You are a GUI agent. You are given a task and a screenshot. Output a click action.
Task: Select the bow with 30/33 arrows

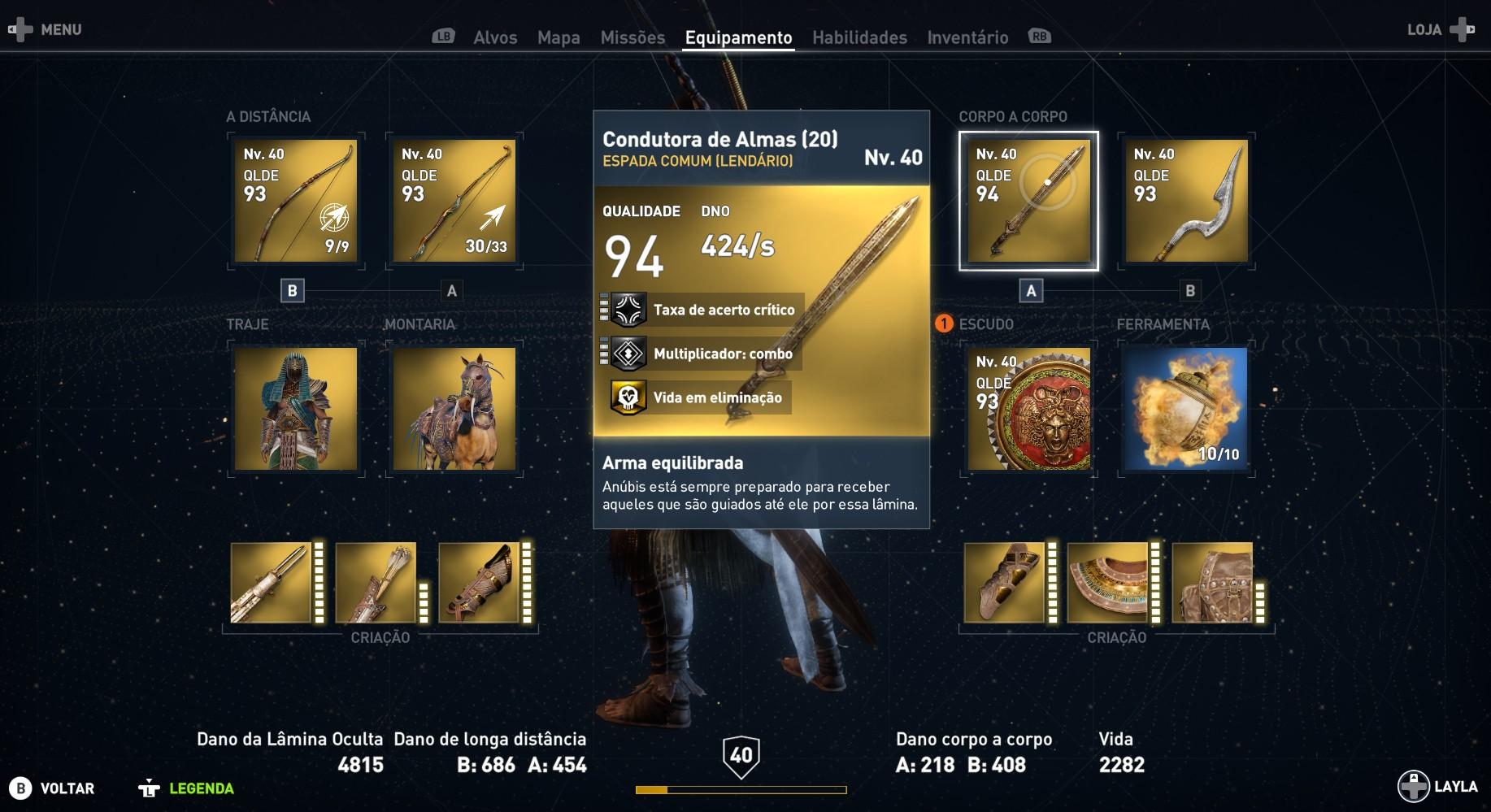[453, 200]
